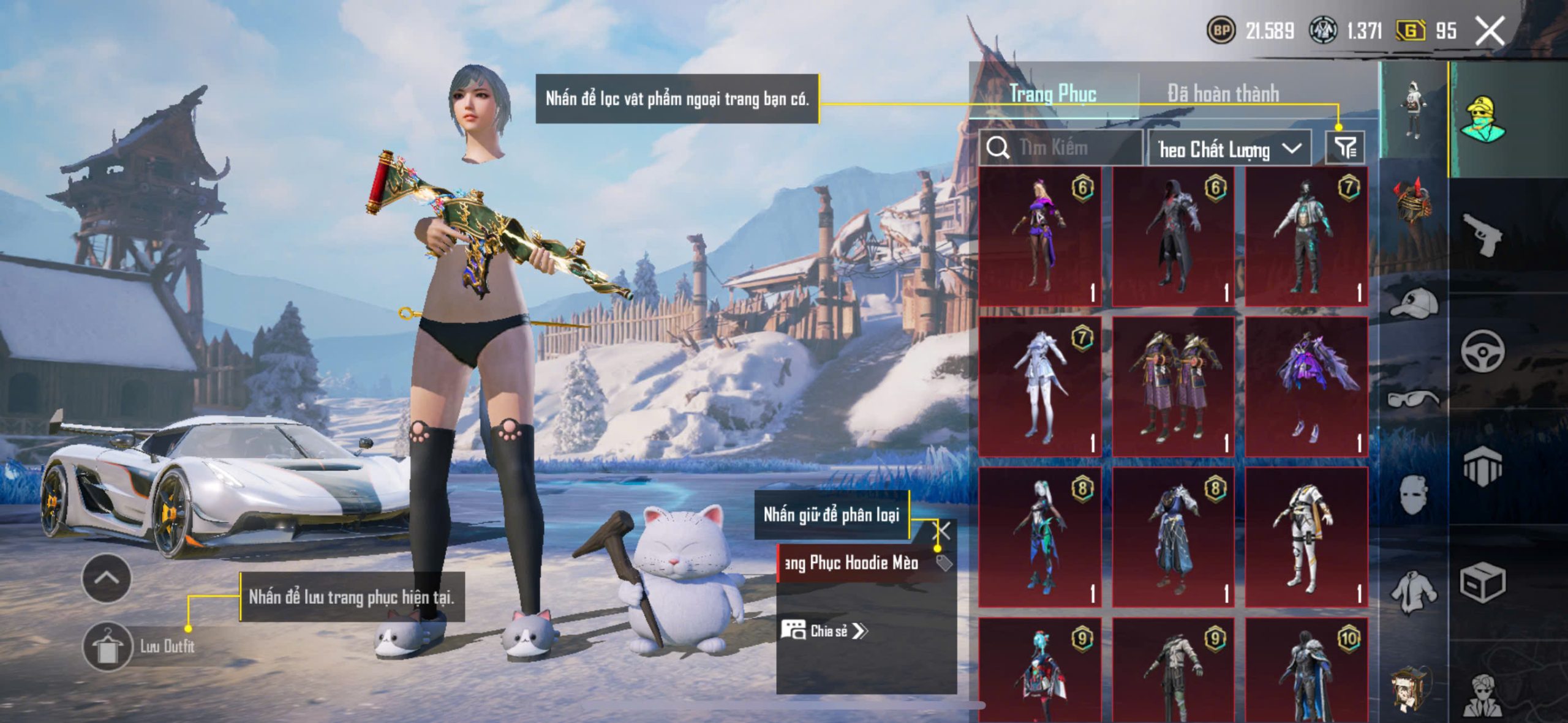This screenshot has width=1568, height=723.
Task: Select the white and gold armor outfit
Action: (x=1306, y=538)
